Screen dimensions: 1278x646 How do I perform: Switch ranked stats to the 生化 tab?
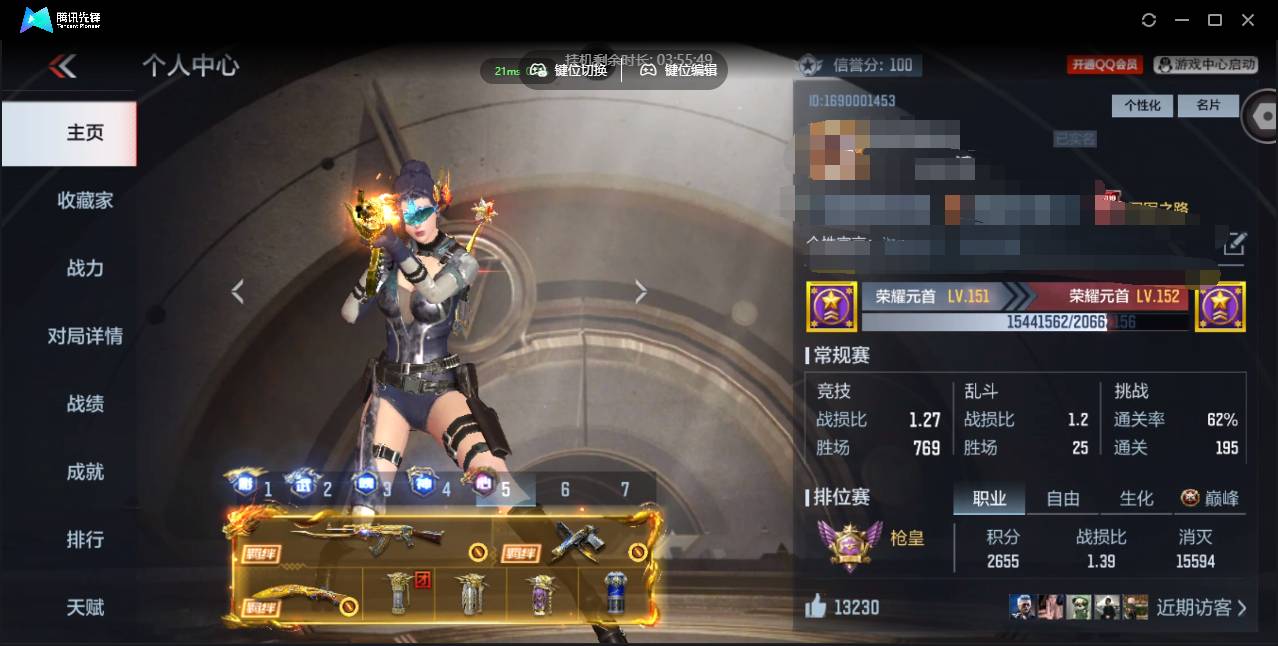coord(1136,498)
